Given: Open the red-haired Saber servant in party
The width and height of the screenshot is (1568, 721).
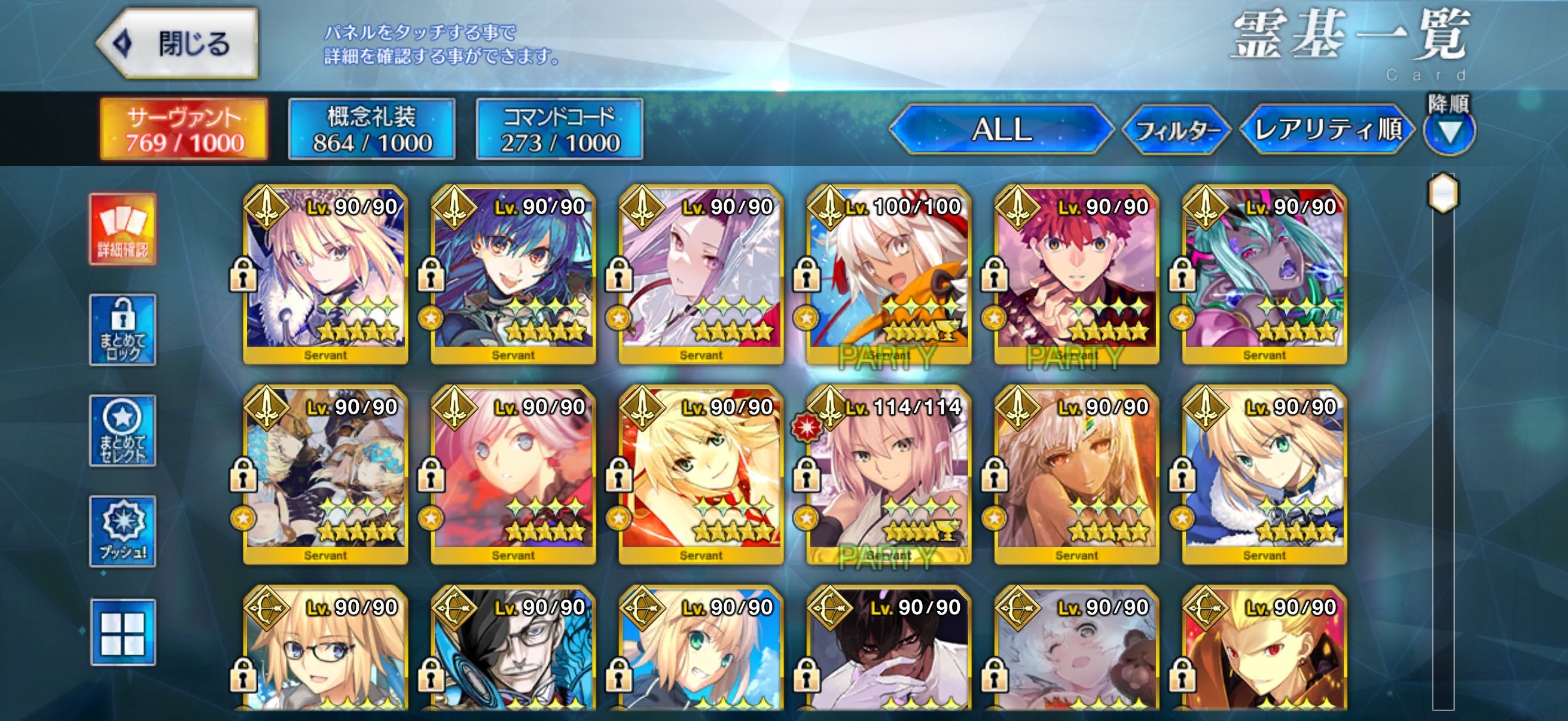Looking at the screenshot, I should tap(1076, 274).
